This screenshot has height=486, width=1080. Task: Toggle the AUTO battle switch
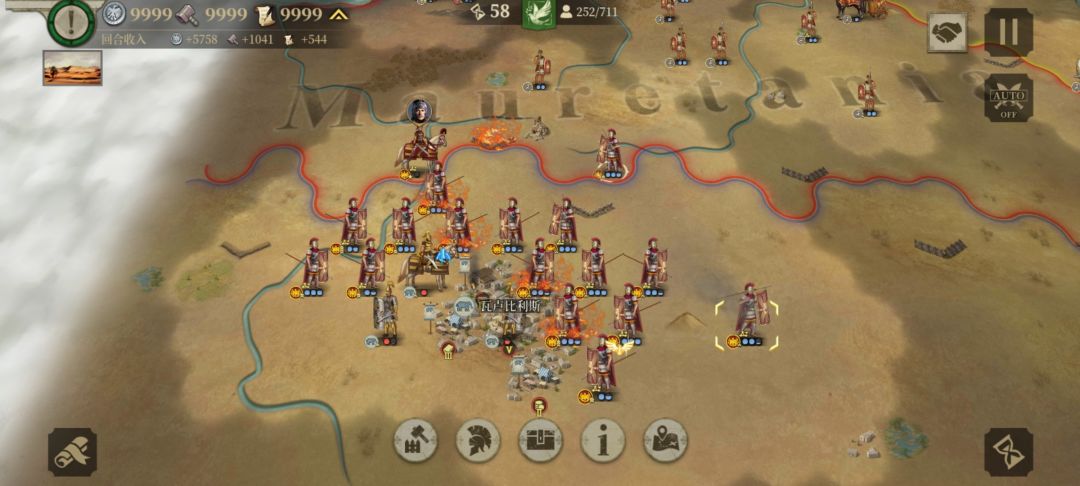(1008, 98)
